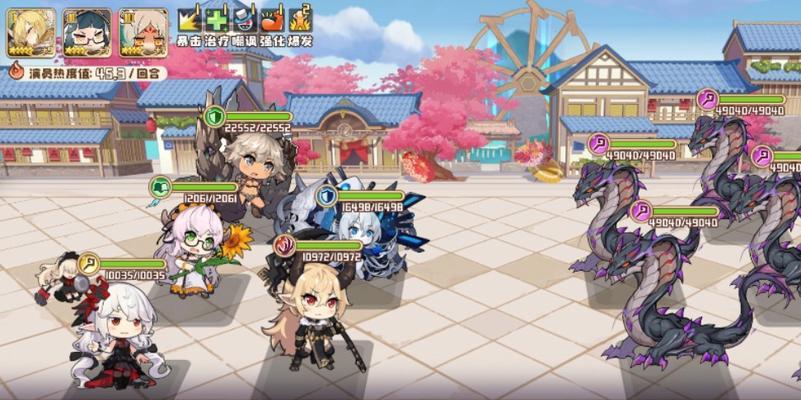The width and height of the screenshot is (801, 400).
Task: Select the dark-haired glasses character portrait
Action: point(87,32)
